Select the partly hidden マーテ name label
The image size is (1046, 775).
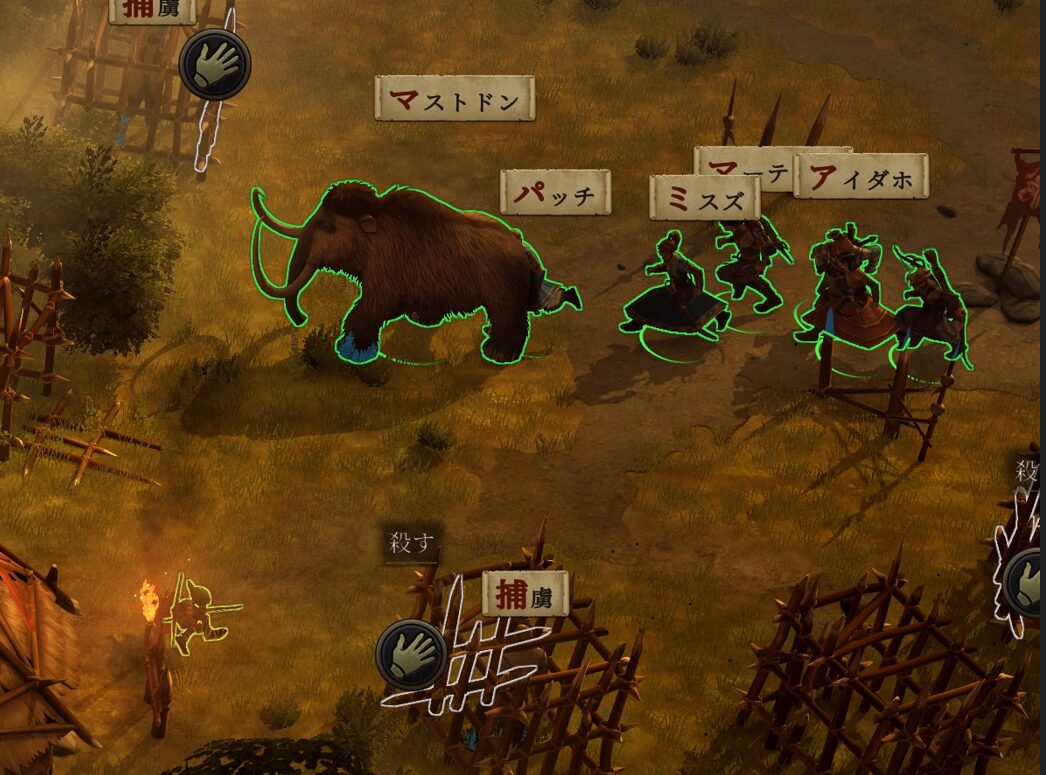(x=744, y=164)
